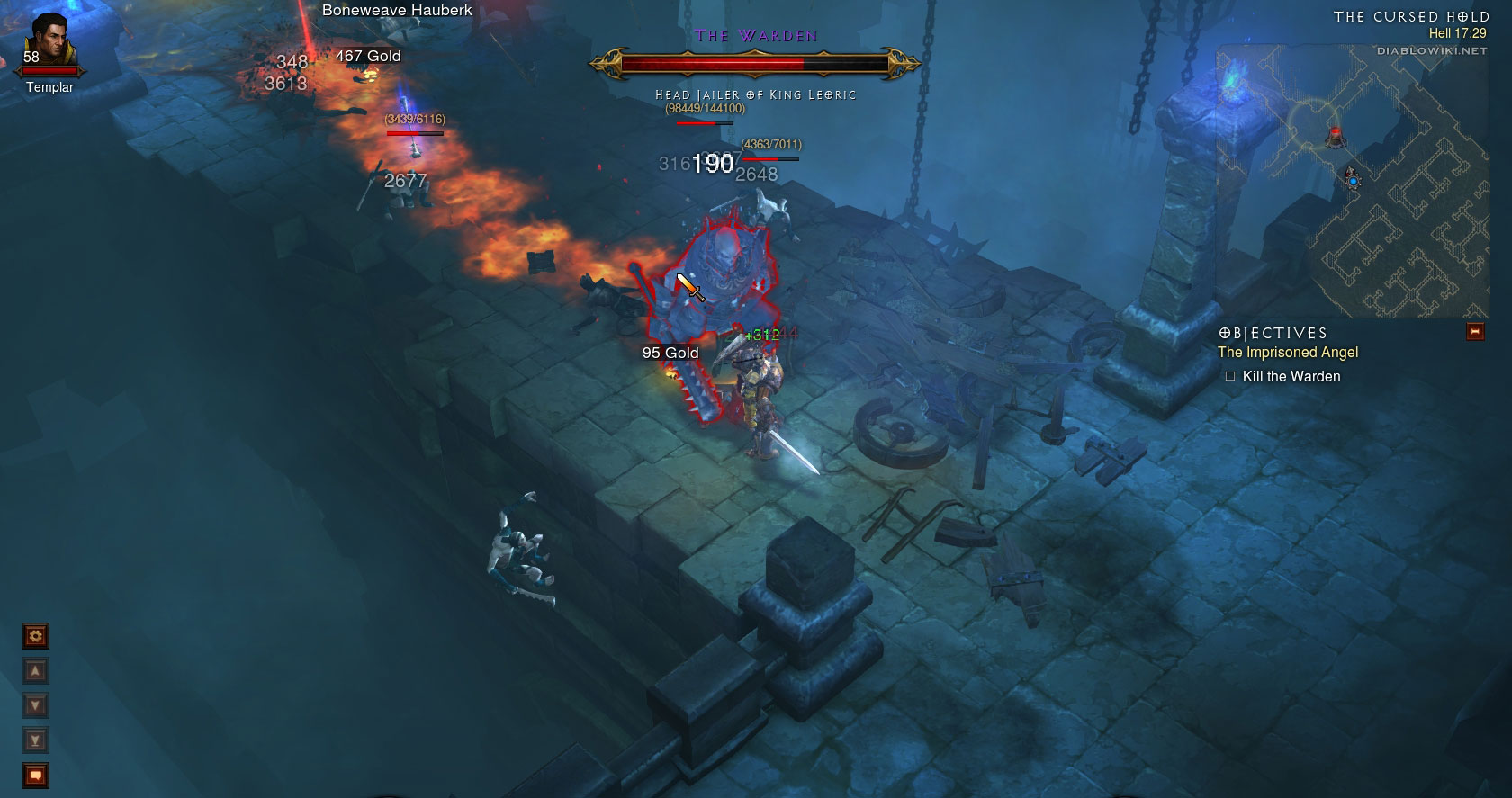Viewport: 1512px width, 798px height.
Task: Open chat options with the gear button
Action: 35,637
